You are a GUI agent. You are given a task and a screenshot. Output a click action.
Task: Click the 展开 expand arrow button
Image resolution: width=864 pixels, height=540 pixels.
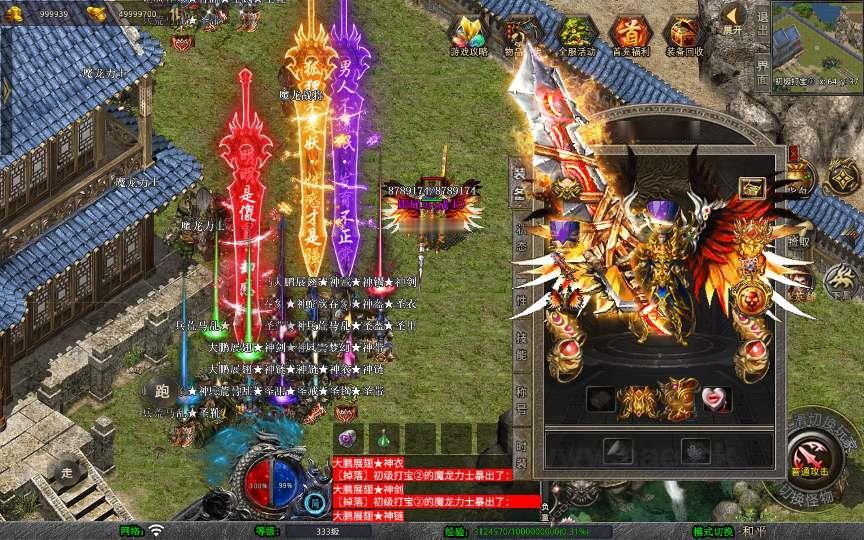coord(734,19)
